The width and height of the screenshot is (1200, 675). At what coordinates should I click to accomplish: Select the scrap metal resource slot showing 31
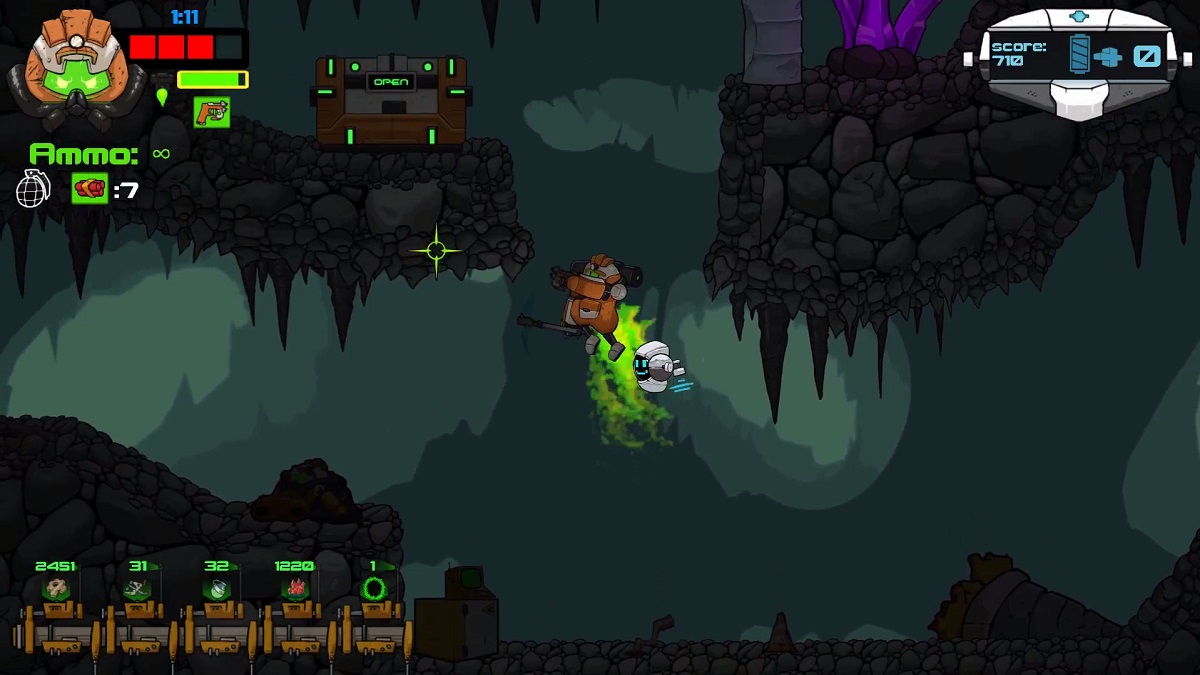pos(137,589)
